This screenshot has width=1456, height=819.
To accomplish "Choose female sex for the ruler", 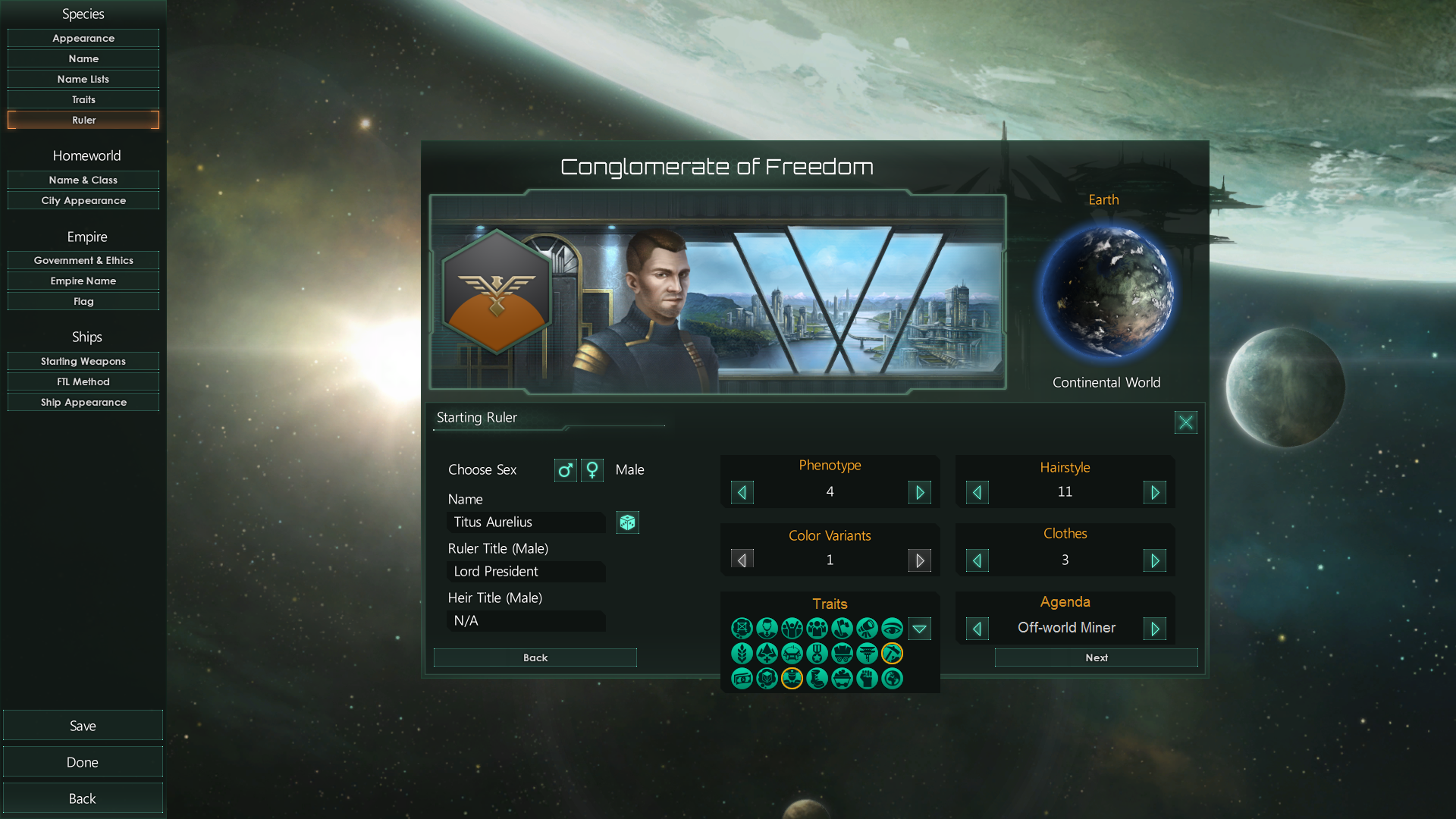I will (x=591, y=470).
